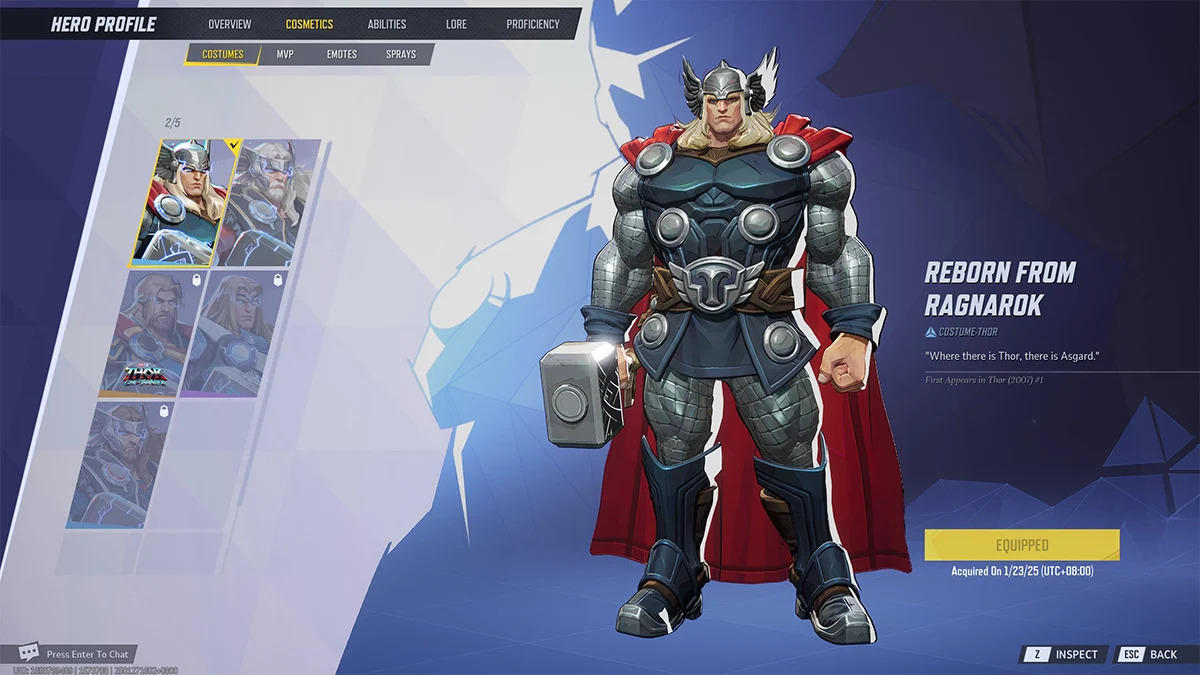
Task: Open the Proficiency tab
Action: pyautogui.click(x=533, y=24)
